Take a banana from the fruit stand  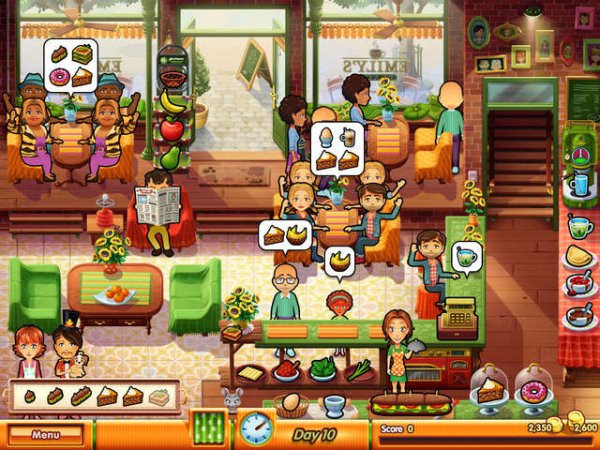pos(174,102)
